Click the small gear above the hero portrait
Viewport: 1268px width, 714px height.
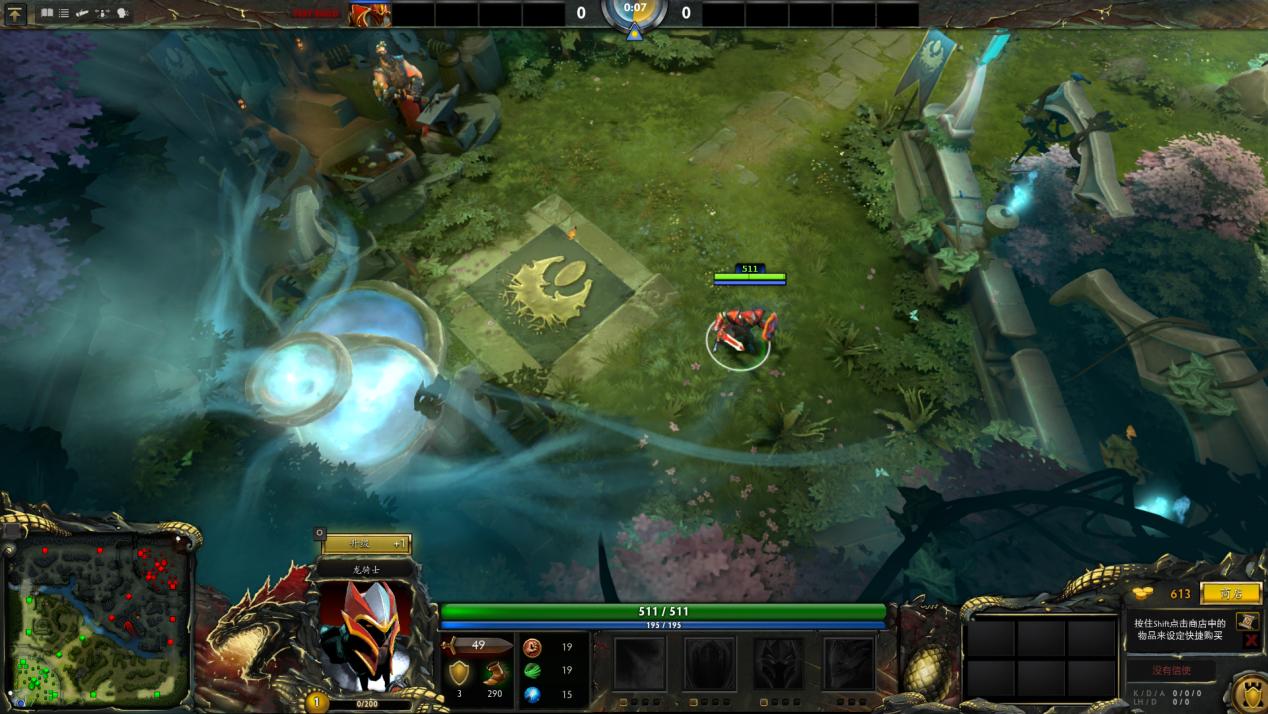point(319,534)
